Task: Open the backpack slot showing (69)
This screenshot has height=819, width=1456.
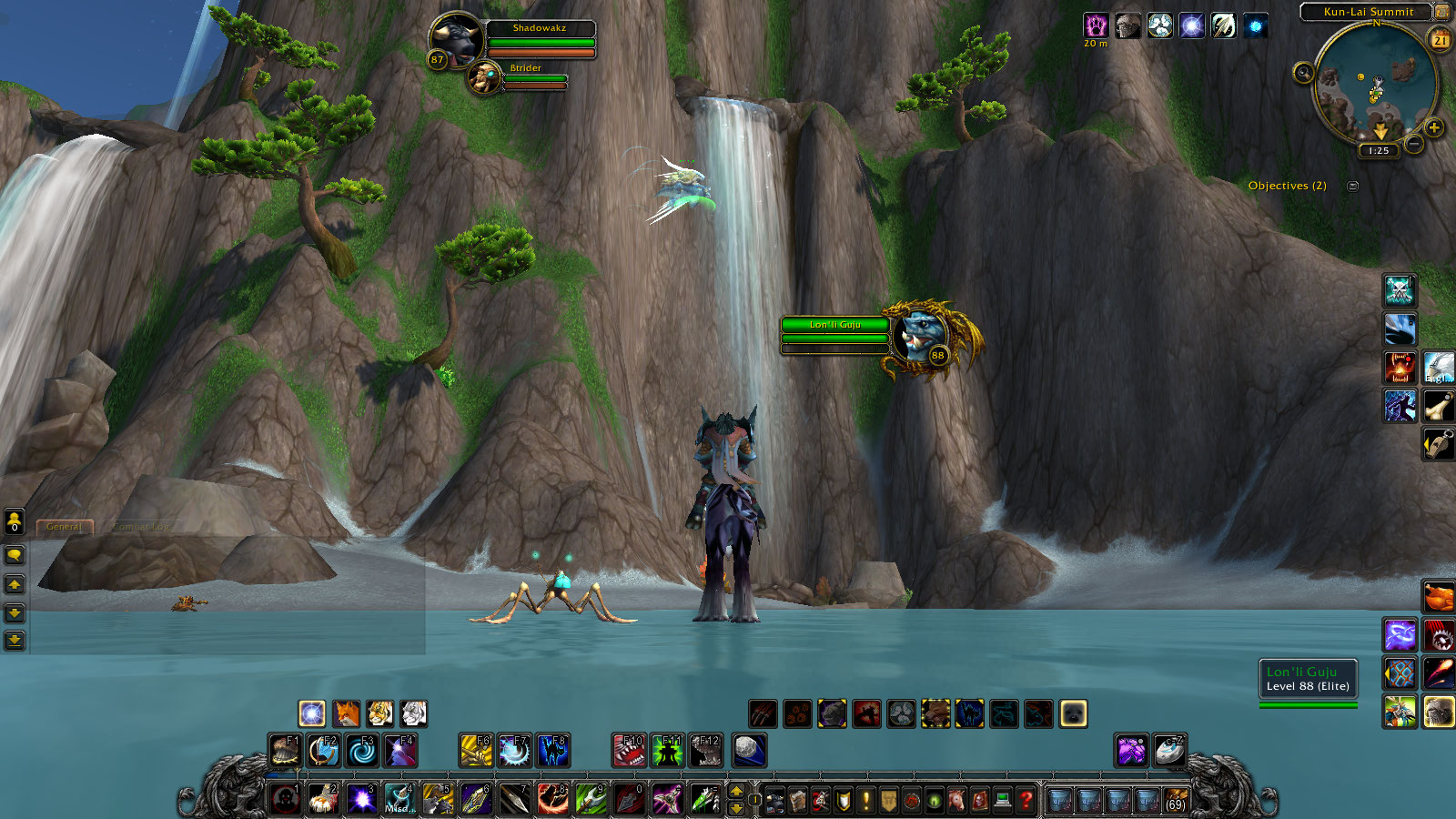Action: coord(1176,800)
